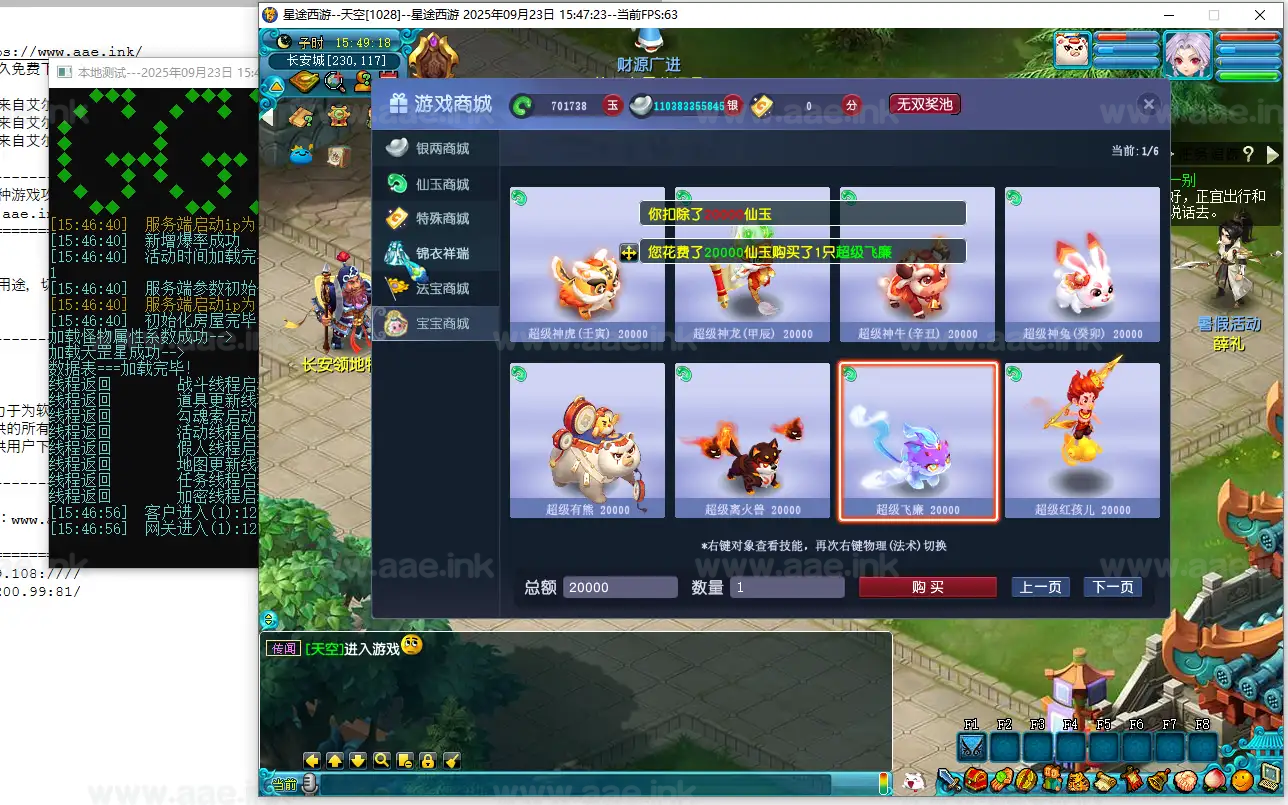Select the 锦衣祥瑞 category
This screenshot has width=1288, height=805.
click(x=435, y=253)
